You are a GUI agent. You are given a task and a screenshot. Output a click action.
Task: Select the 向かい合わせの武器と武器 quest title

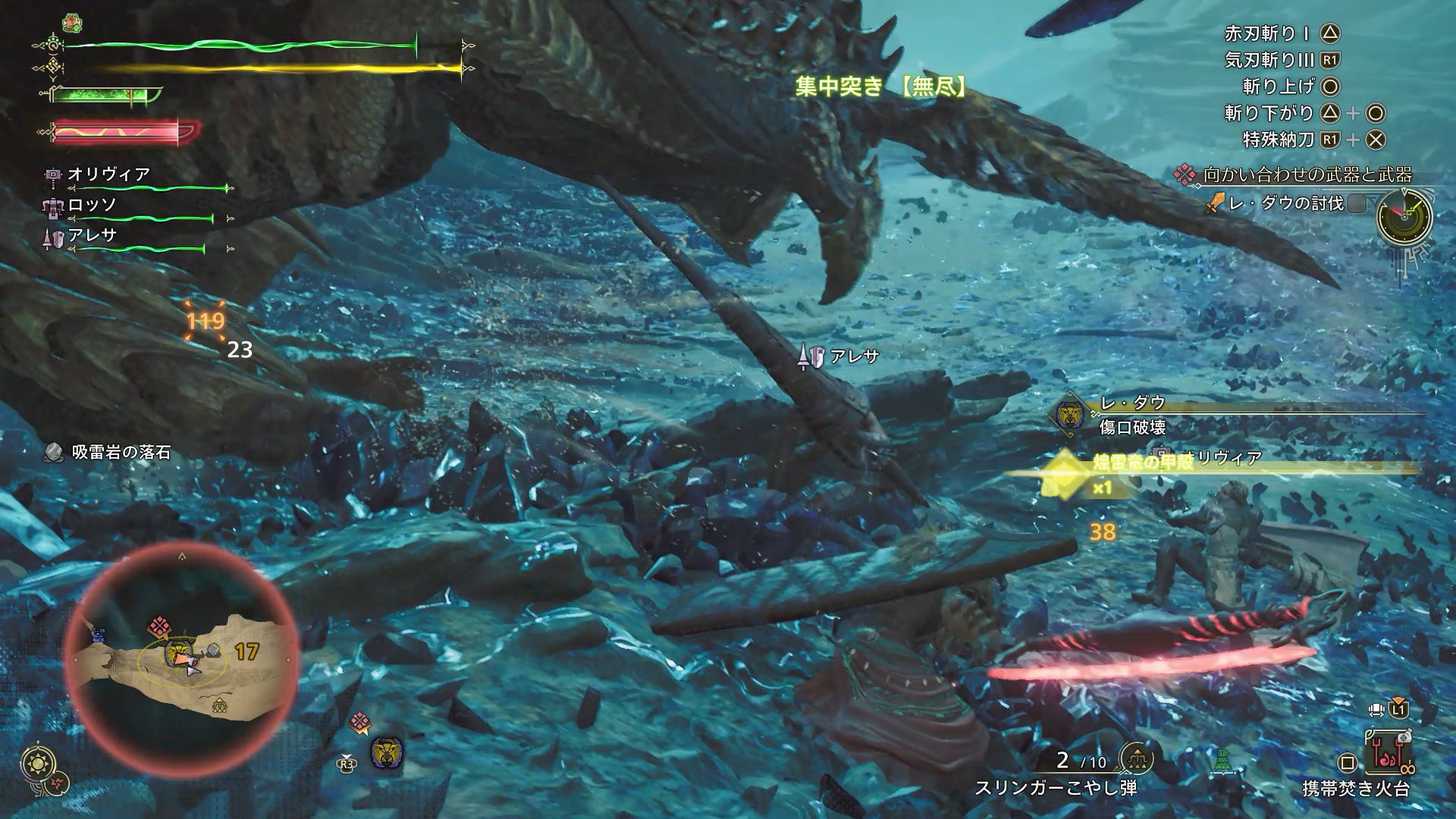pyautogui.click(x=1306, y=175)
